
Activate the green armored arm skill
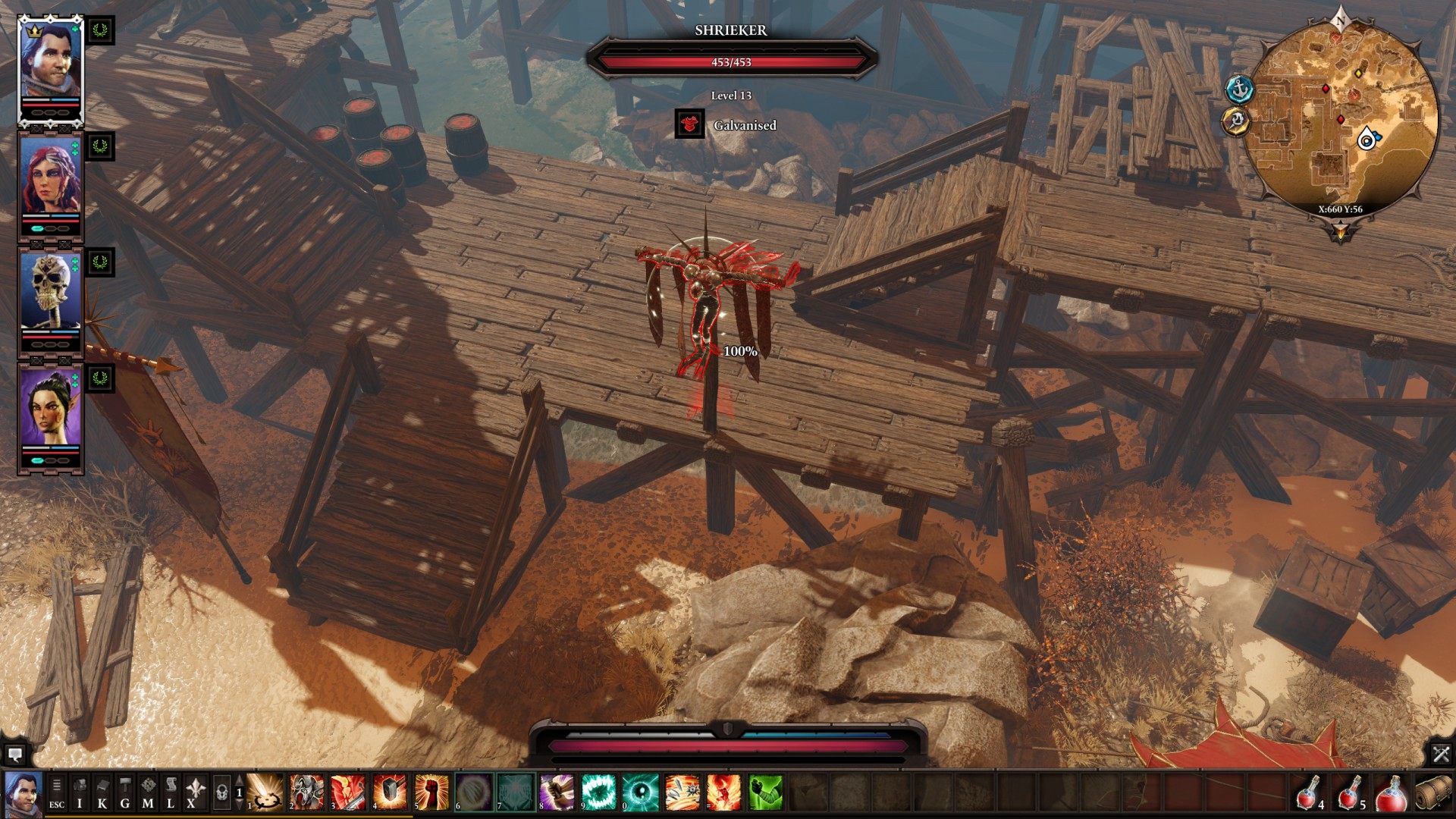pos(765,792)
